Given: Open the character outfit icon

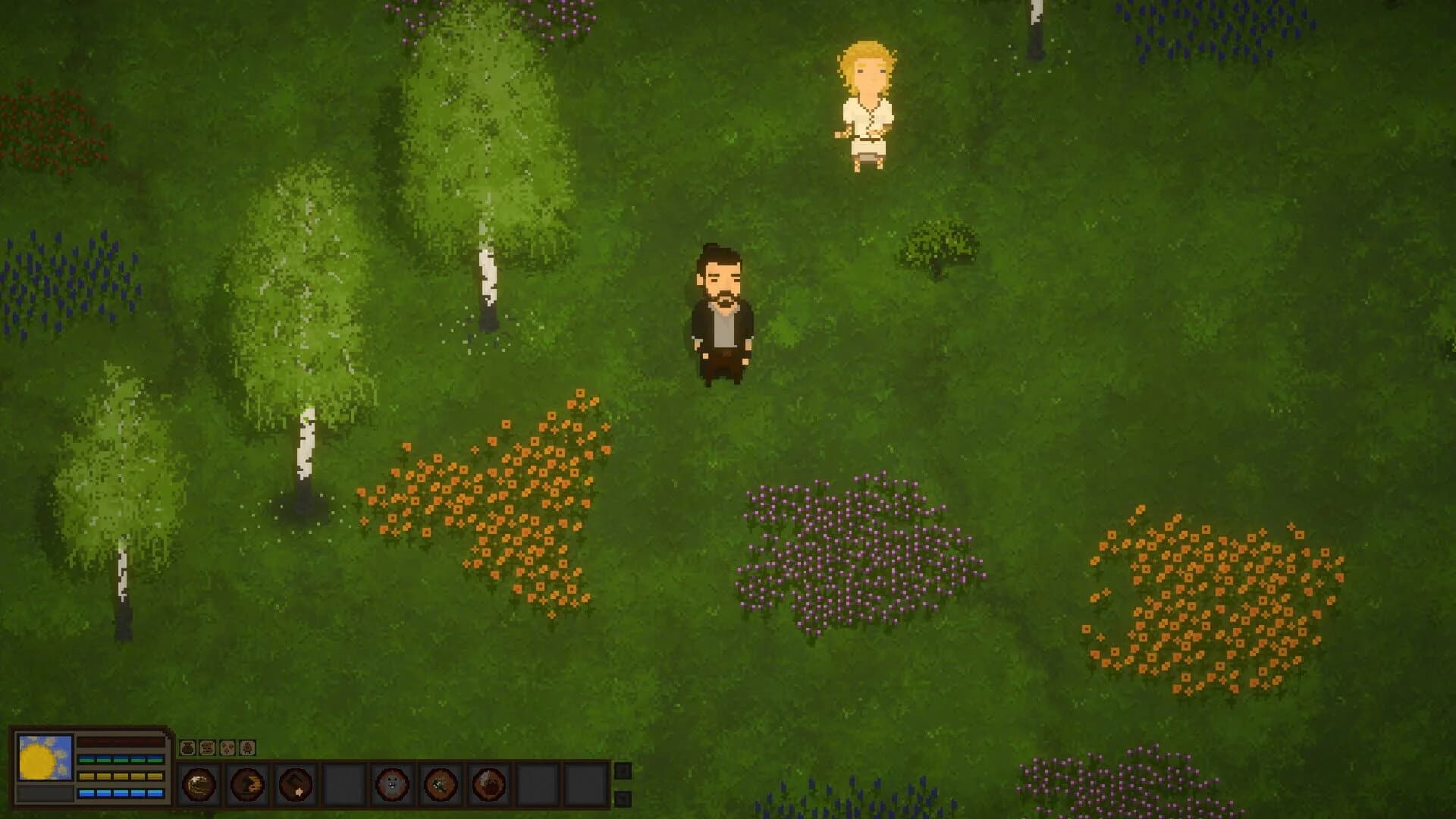Looking at the screenshot, I should [247, 748].
